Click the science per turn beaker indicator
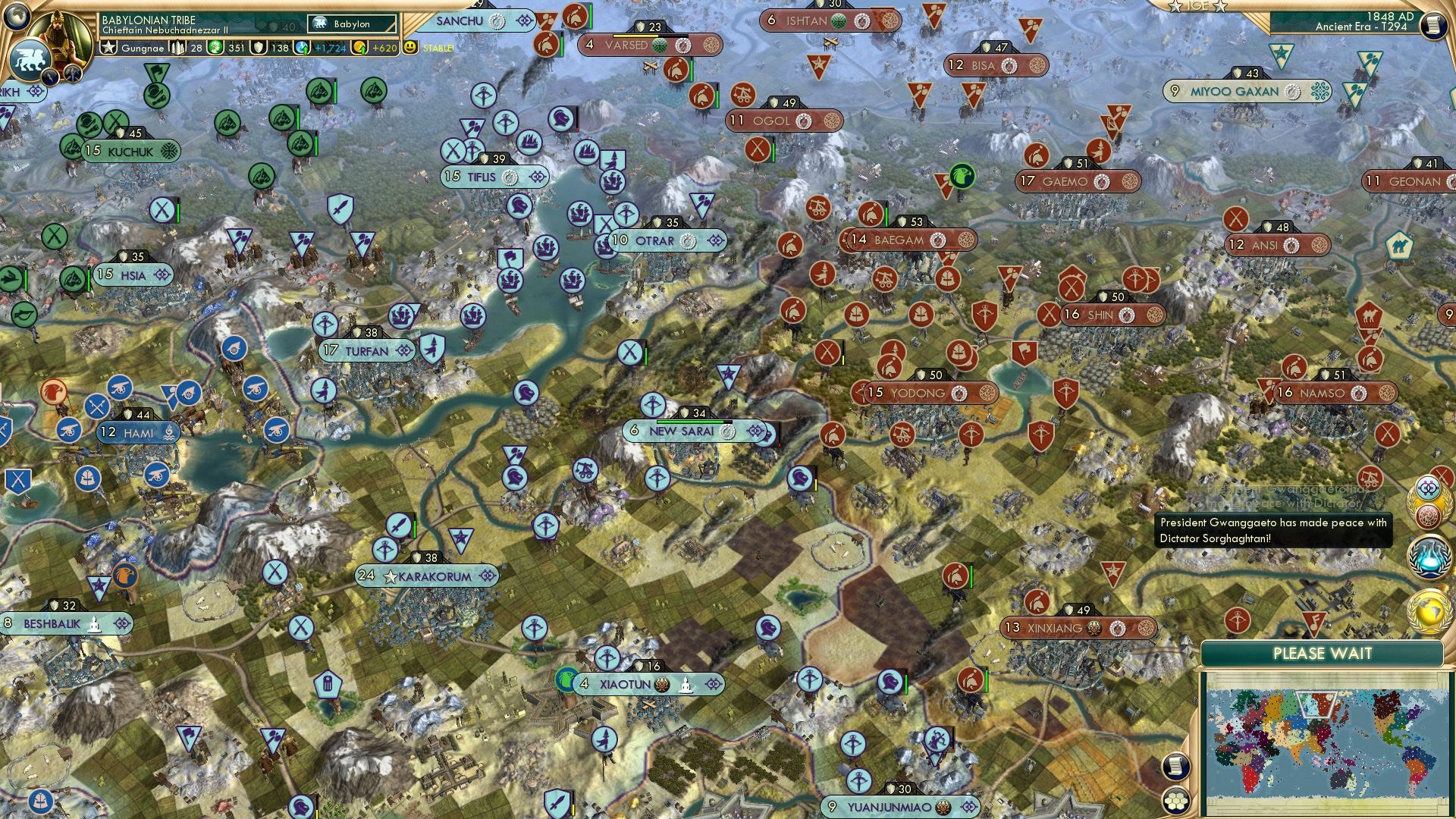1456x819 pixels. [x=300, y=48]
